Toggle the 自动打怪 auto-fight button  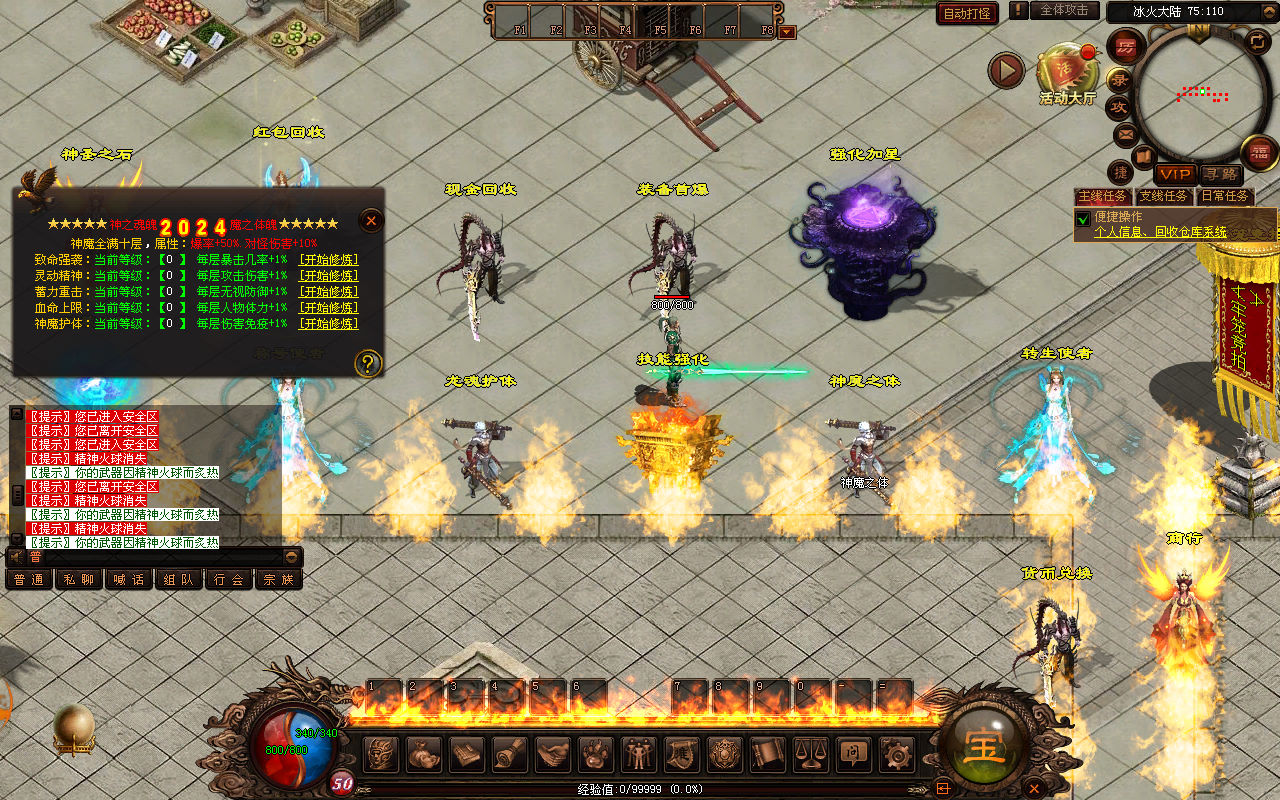click(x=967, y=13)
